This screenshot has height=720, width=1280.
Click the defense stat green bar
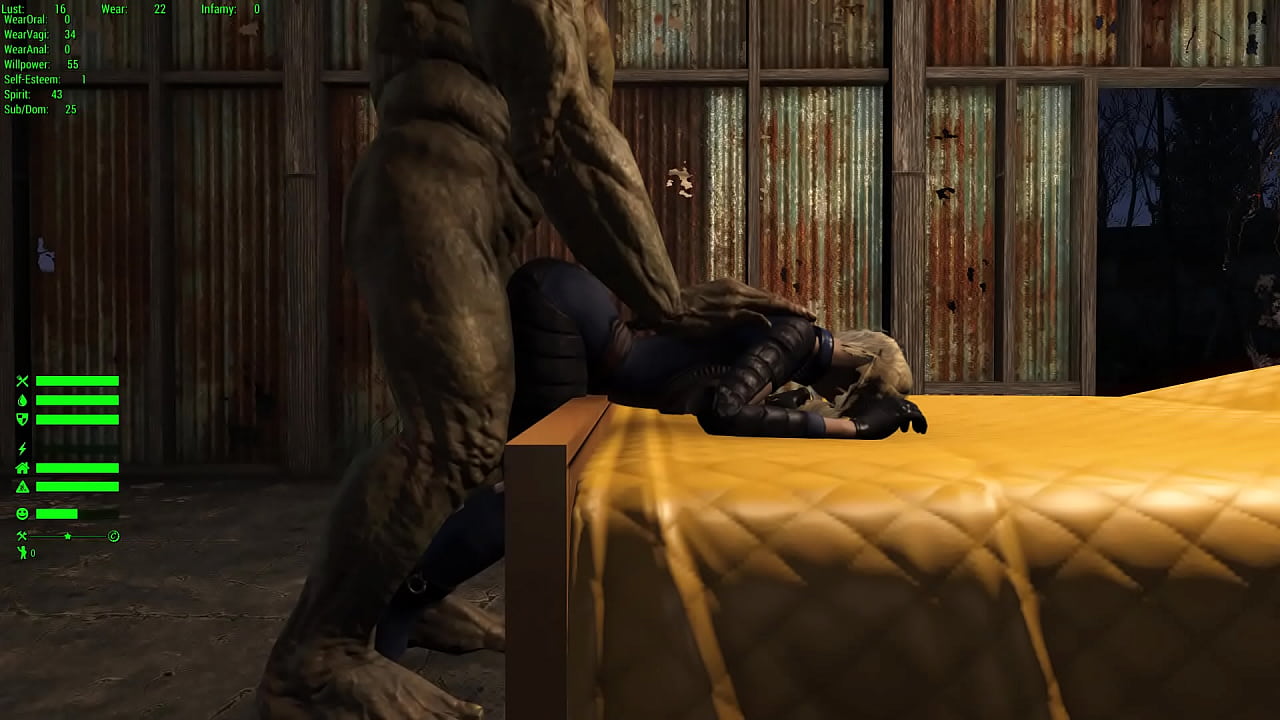click(78, 418)
